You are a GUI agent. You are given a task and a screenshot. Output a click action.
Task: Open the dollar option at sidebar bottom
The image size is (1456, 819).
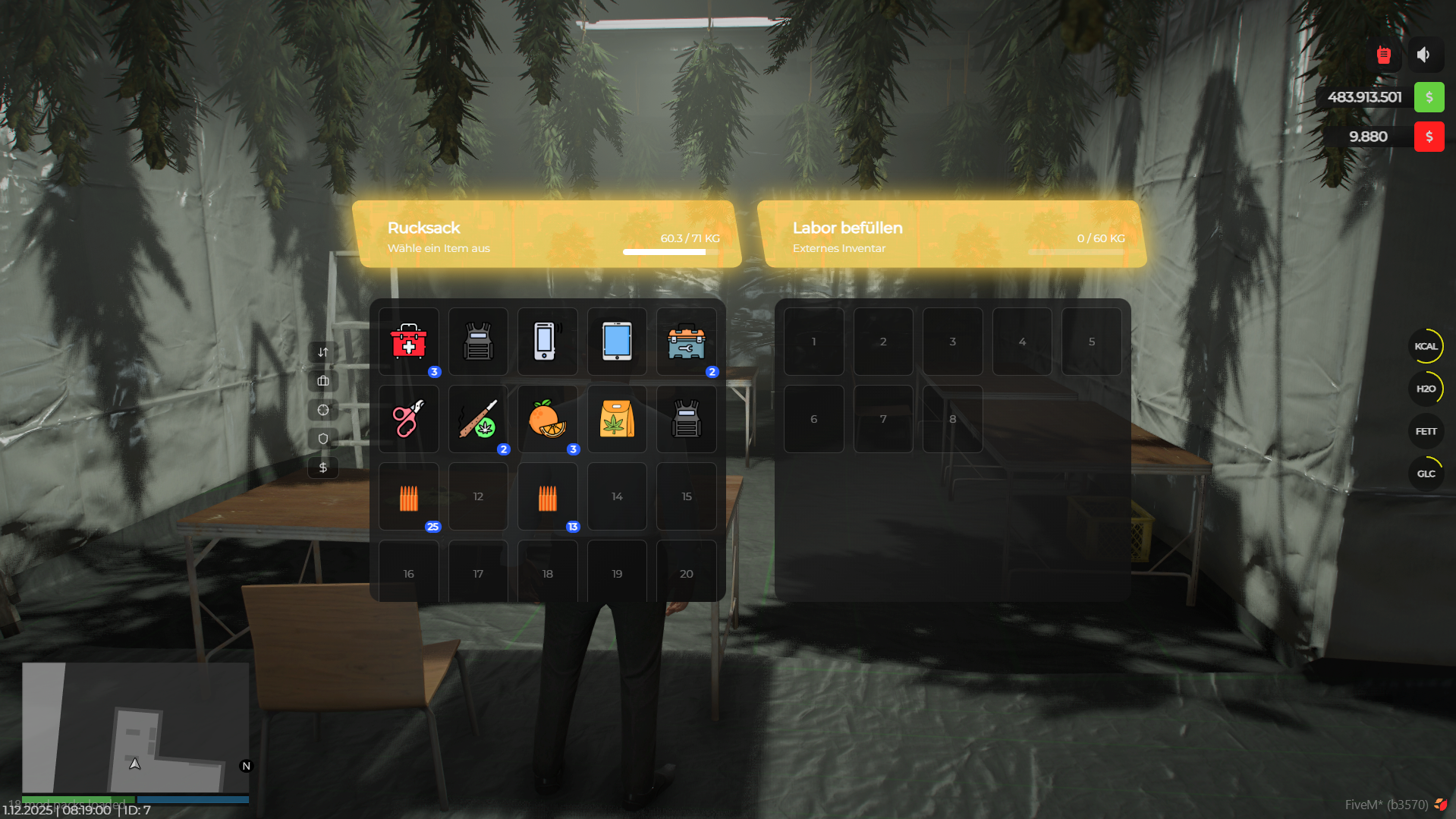point(322,467)
